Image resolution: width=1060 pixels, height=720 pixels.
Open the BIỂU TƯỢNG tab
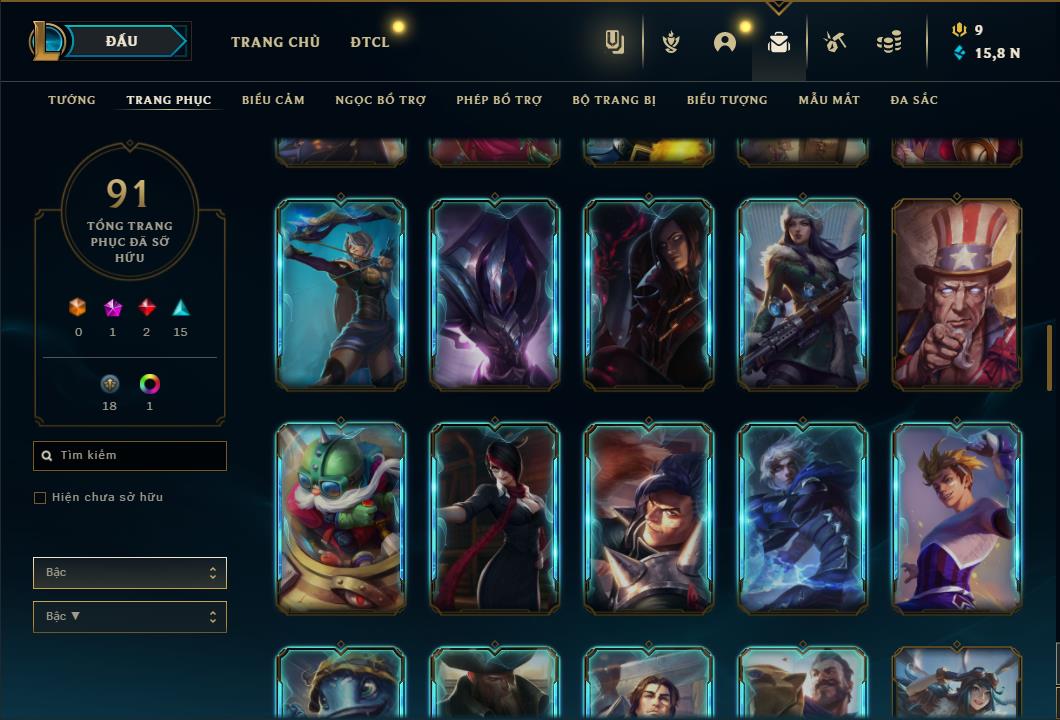coord(727,100)
